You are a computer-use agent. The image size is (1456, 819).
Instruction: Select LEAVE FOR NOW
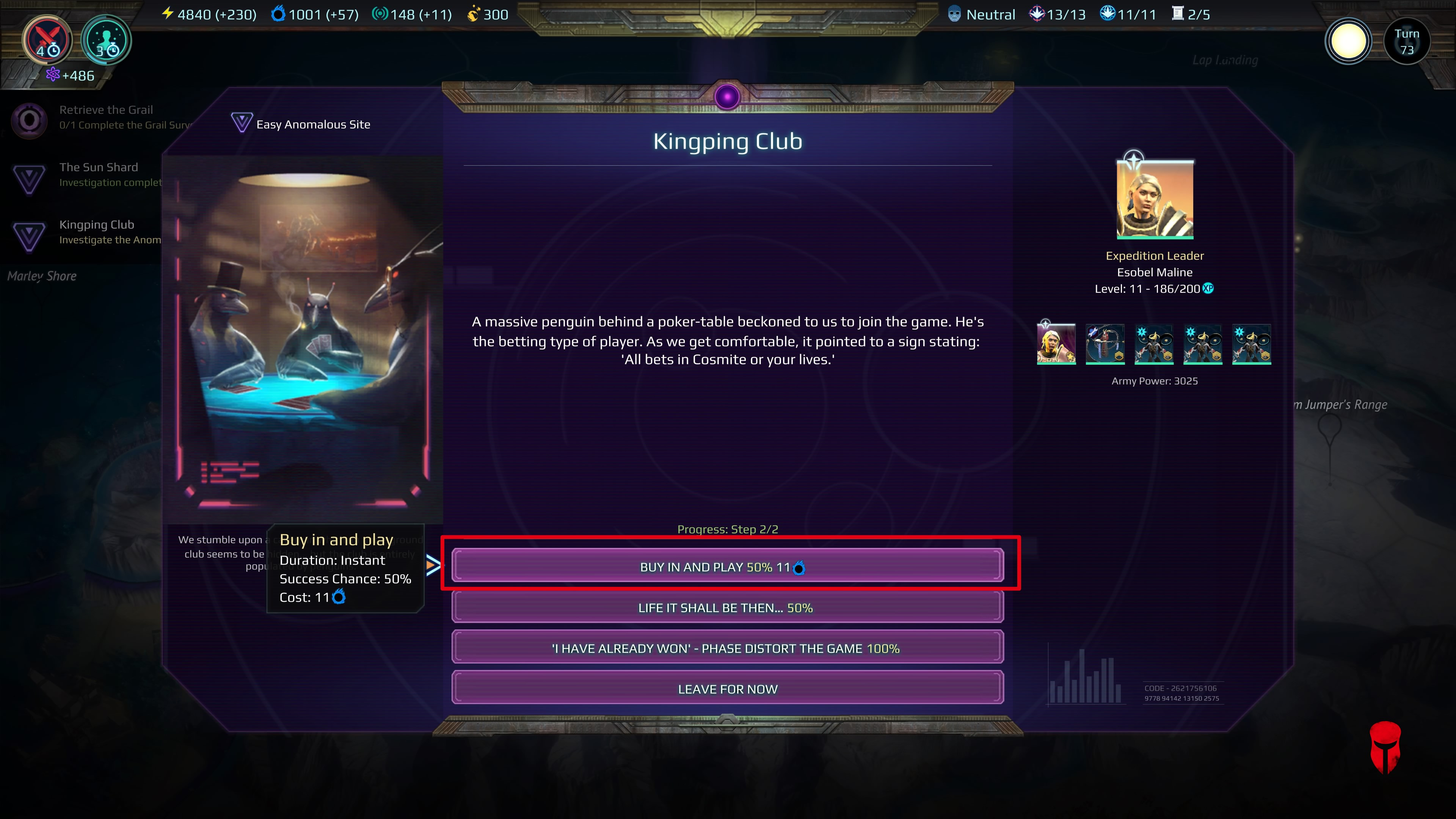click(x=727, y=689)
